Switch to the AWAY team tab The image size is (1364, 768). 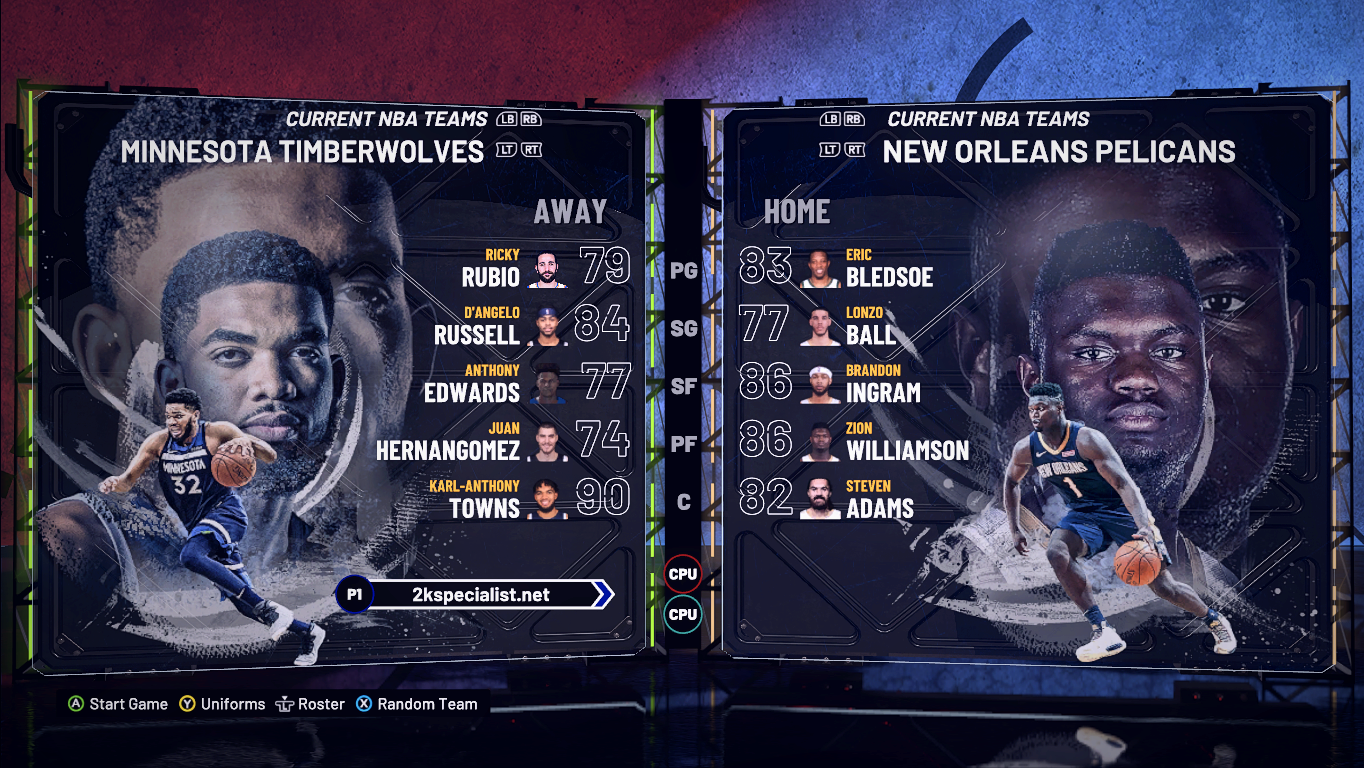[x=570, y=211]
